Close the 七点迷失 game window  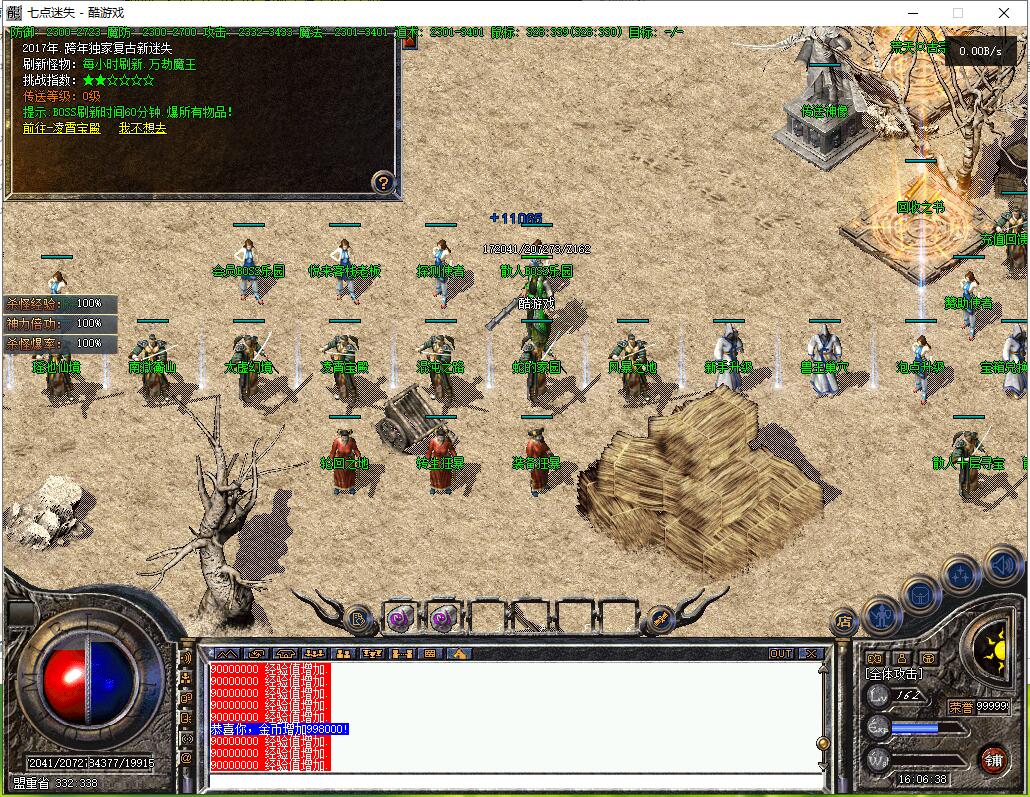tap(1004, 13)
